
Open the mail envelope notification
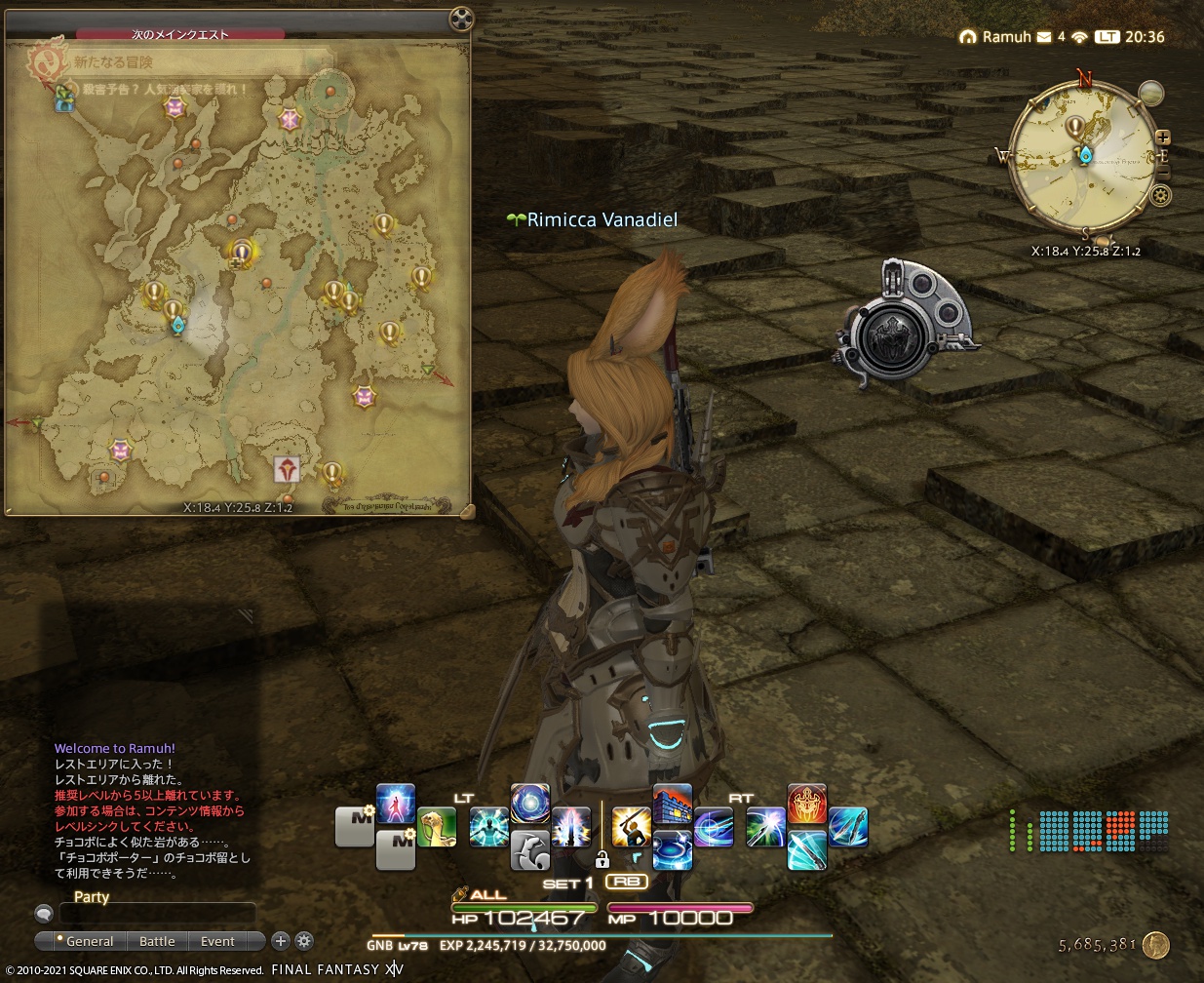(x=1044, y=37)
